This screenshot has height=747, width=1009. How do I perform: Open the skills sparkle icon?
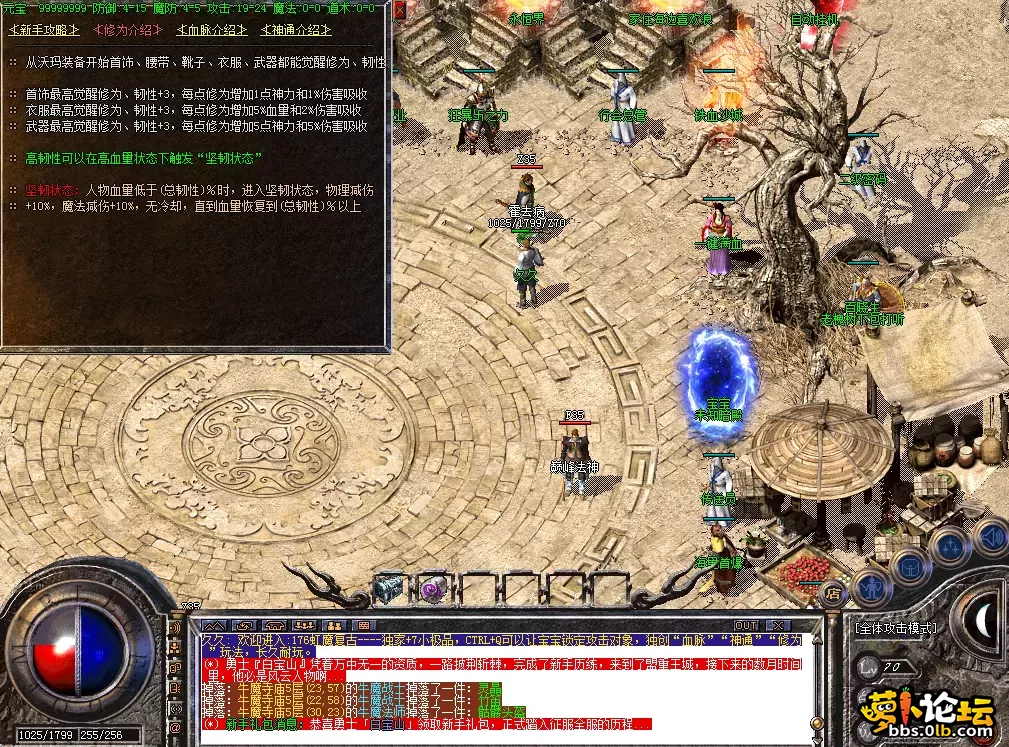click(948, 546)
